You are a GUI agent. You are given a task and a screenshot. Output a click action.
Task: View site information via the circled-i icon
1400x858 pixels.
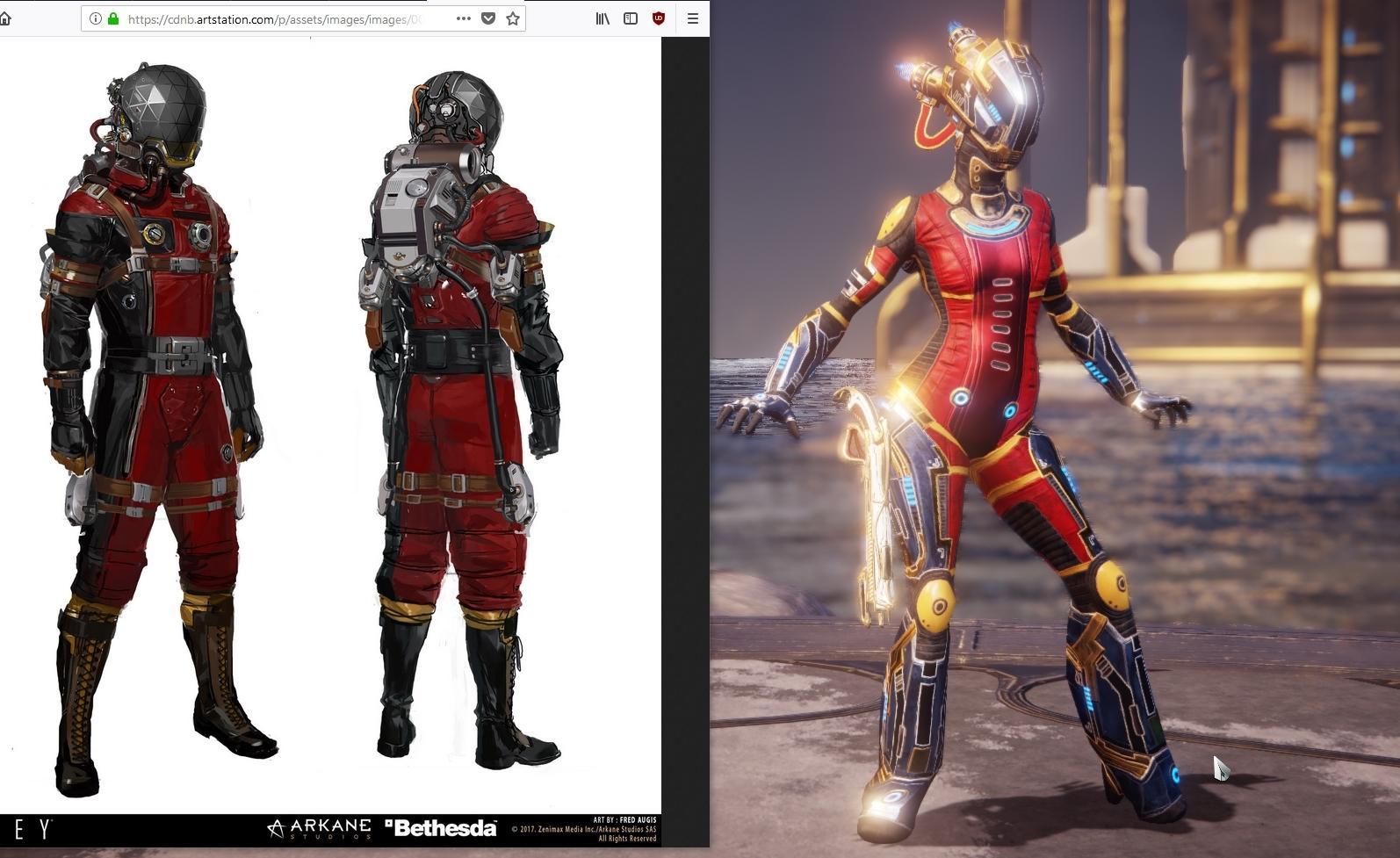coord(97,18)
